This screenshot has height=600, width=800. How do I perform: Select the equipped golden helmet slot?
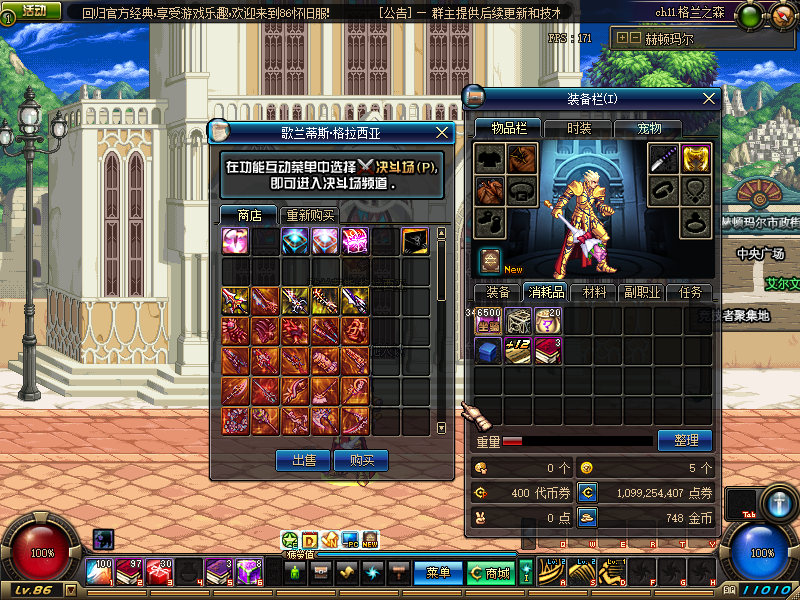coord(694,158)
